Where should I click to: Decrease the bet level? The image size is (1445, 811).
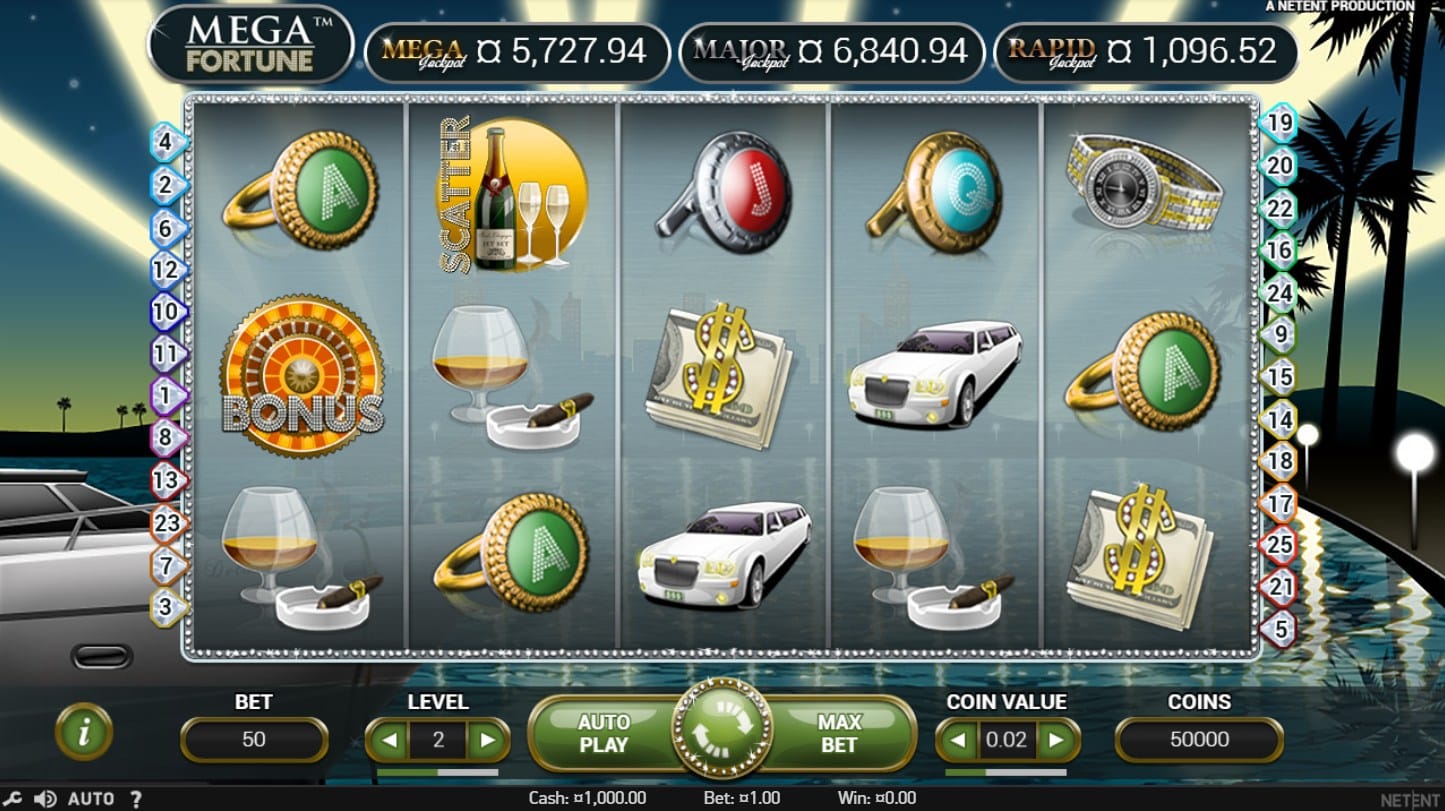point(390,741)
